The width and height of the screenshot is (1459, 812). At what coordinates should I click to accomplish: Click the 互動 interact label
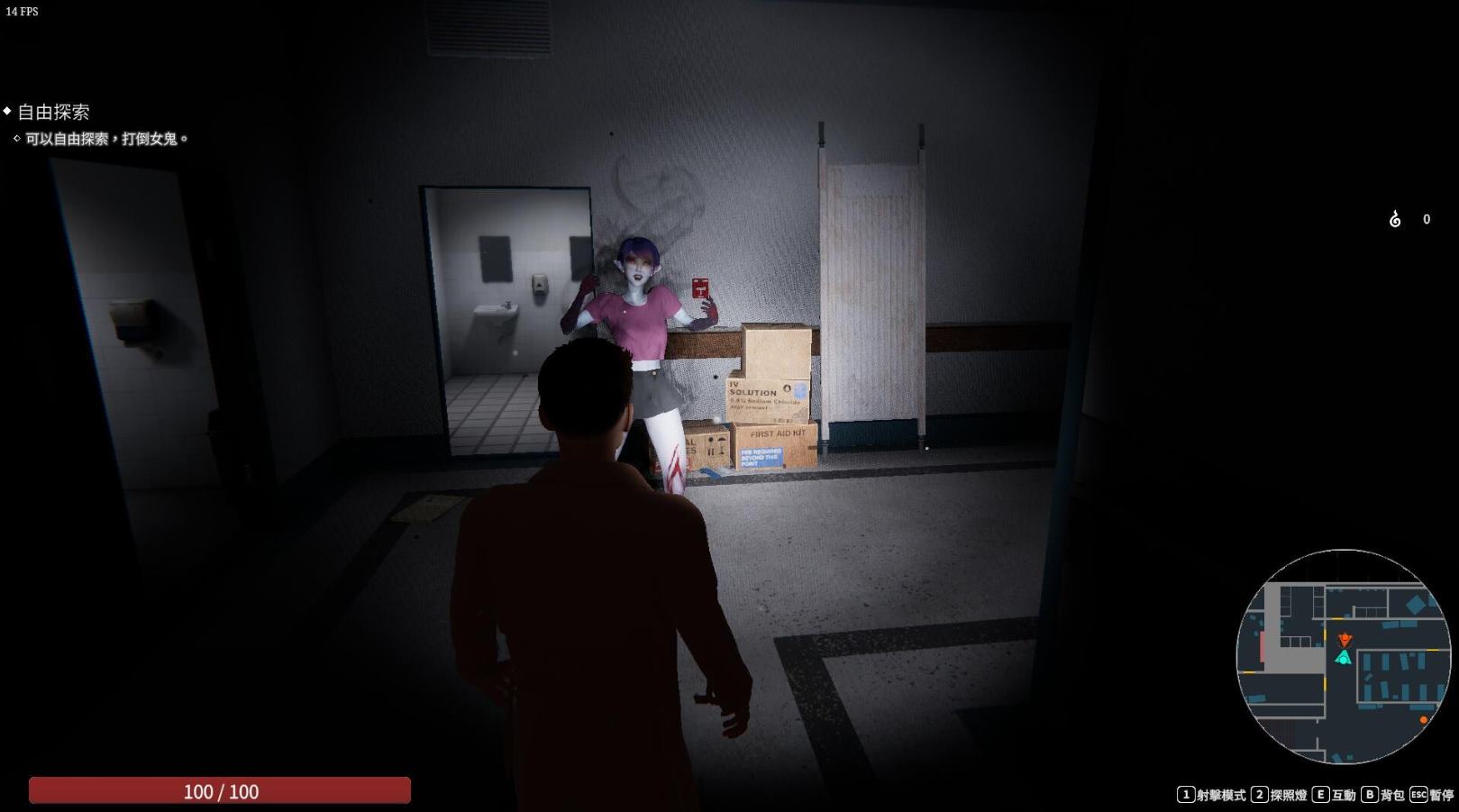click(1343, 795)
